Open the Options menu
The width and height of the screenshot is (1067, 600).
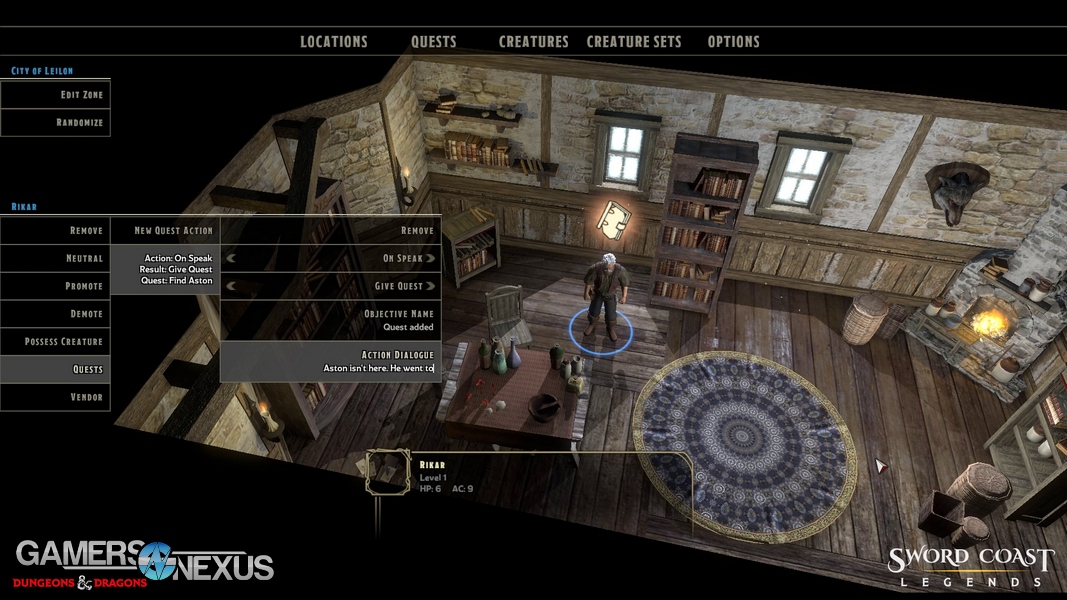click(x=733, y=42)
